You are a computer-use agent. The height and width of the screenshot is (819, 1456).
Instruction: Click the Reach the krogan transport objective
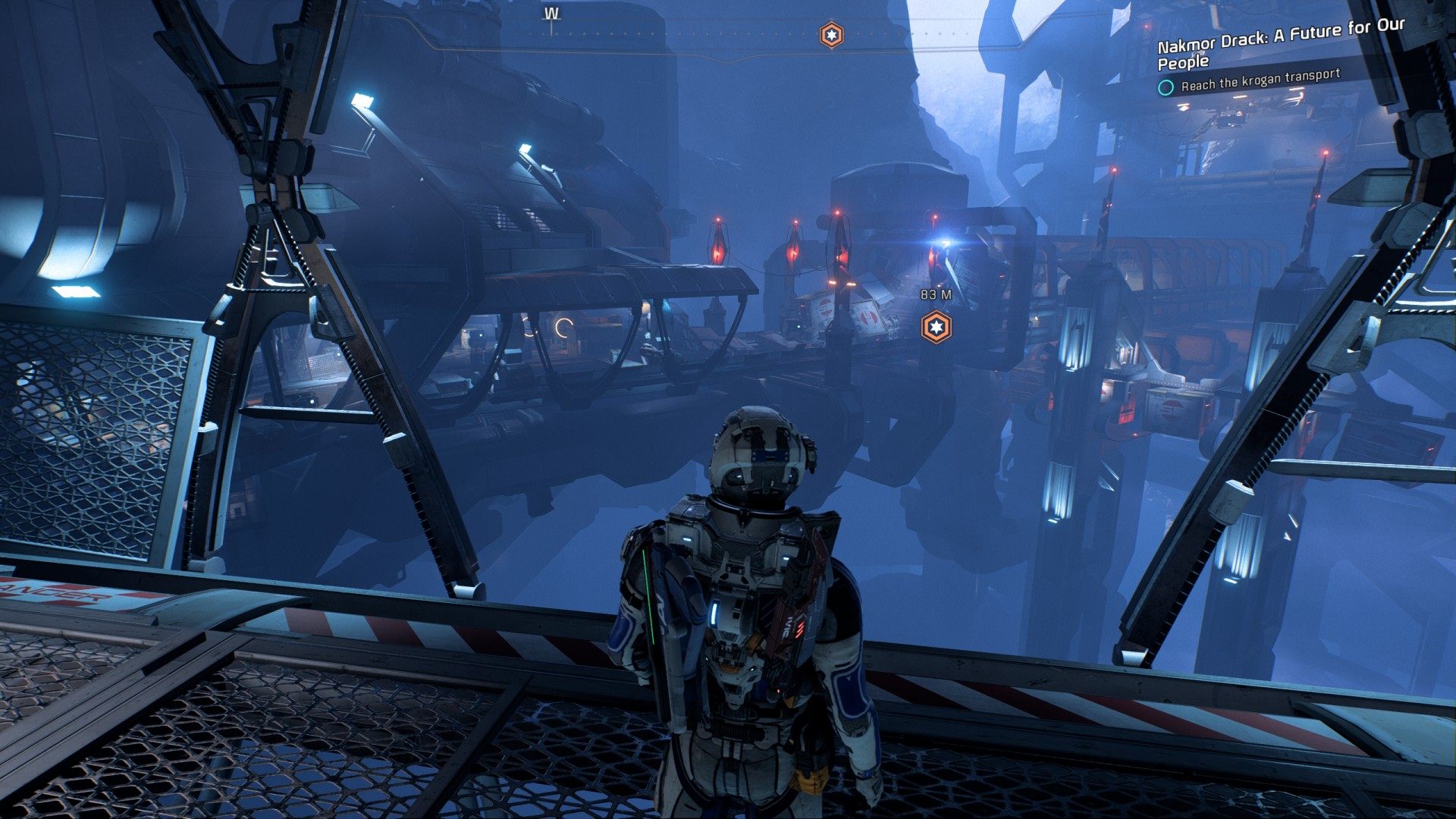[x=1260, y=80]
